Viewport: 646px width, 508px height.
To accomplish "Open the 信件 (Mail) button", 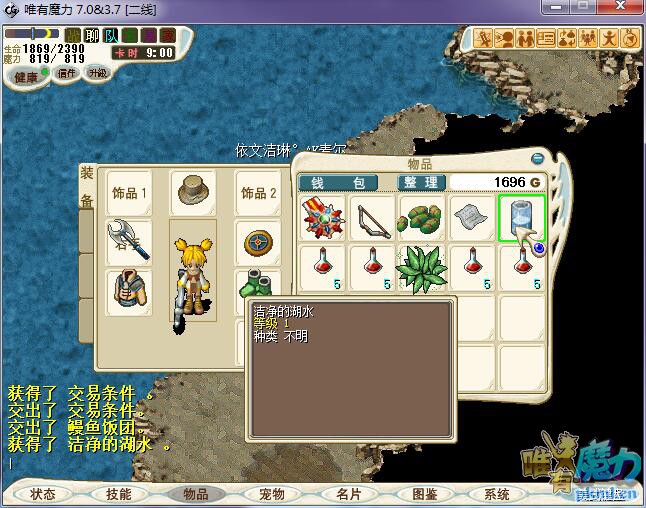I will click(67, 73).
